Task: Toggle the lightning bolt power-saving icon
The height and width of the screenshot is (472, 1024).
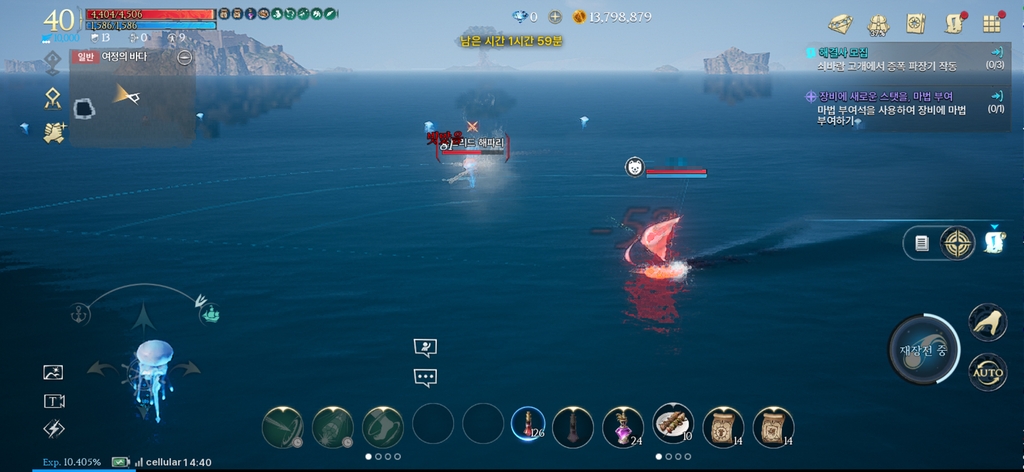Action: [x=53, y=428]
